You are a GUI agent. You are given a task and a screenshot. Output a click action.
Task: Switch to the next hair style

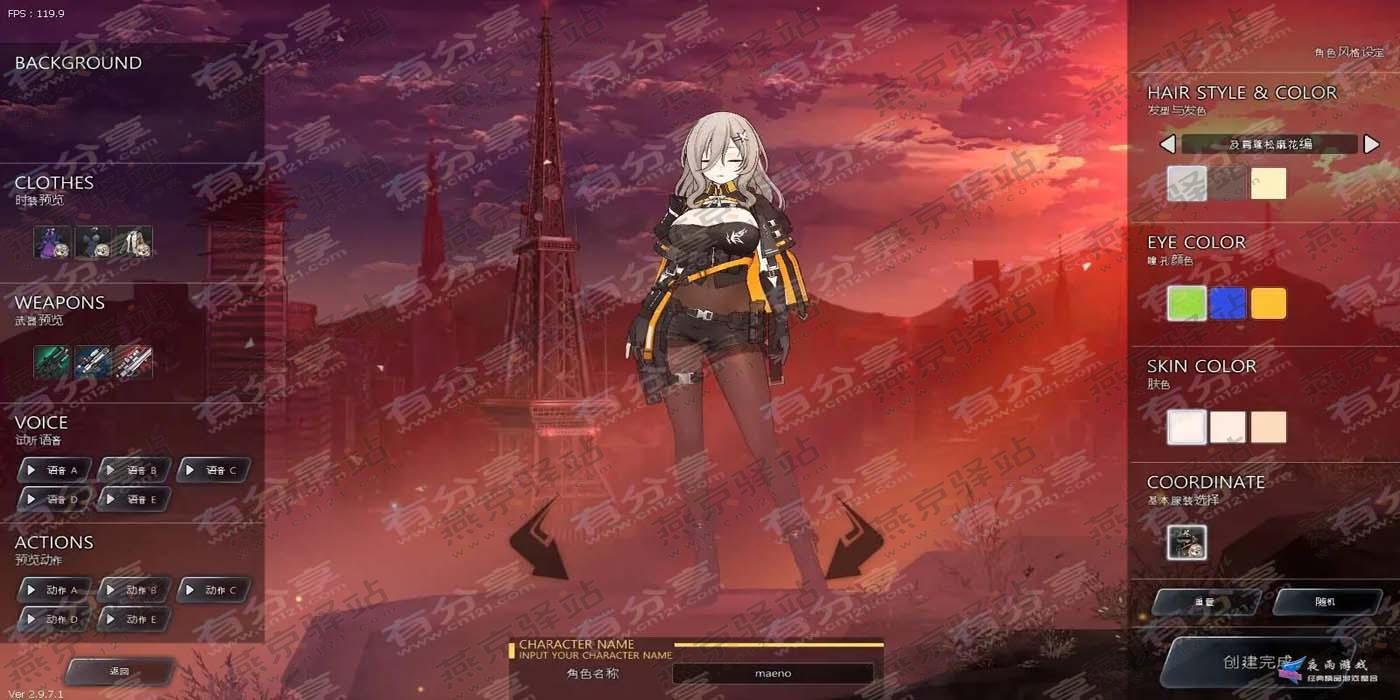coord(1372,144)
